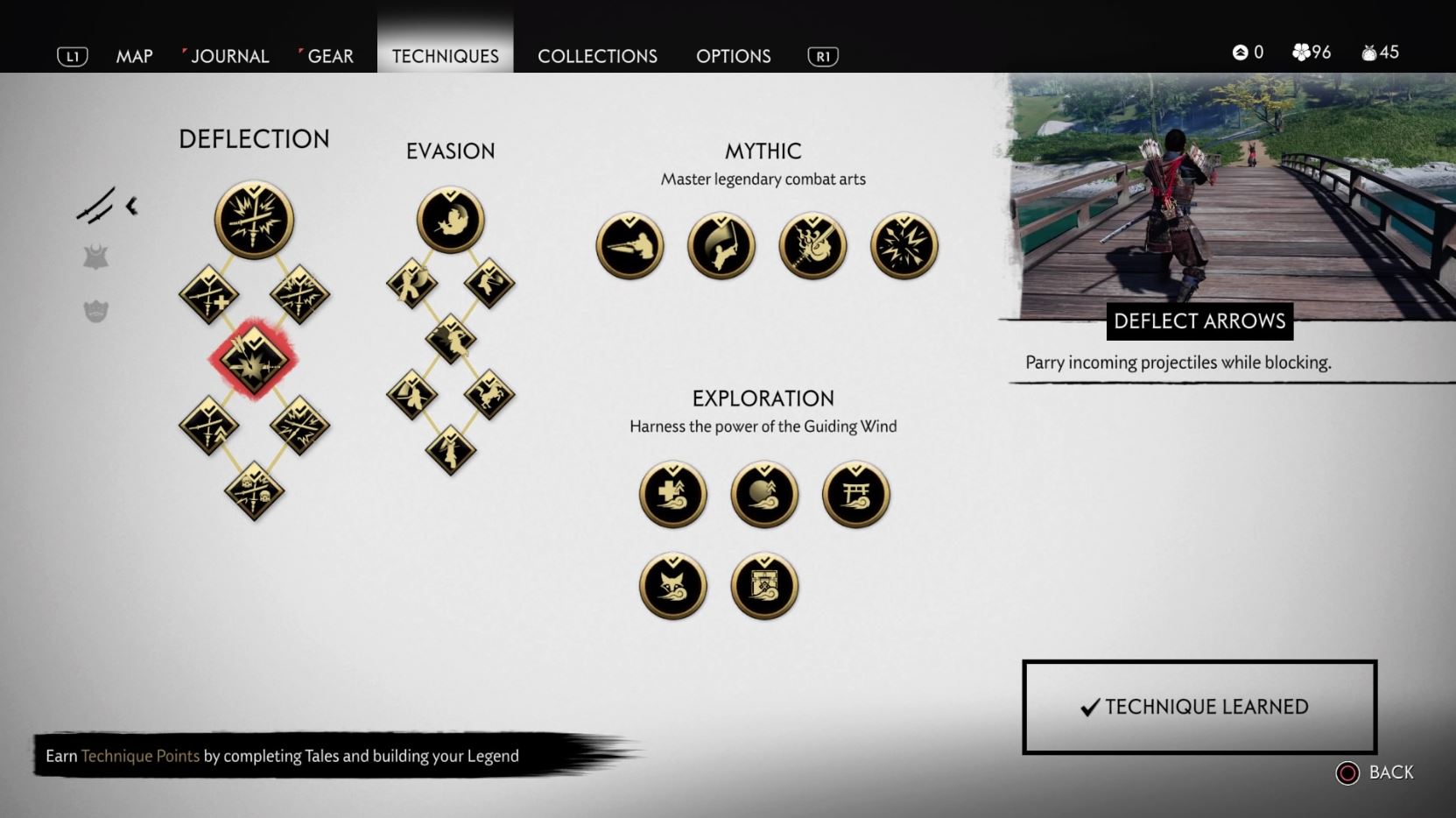Select the torii gate Exploration technique

(855, 495)
